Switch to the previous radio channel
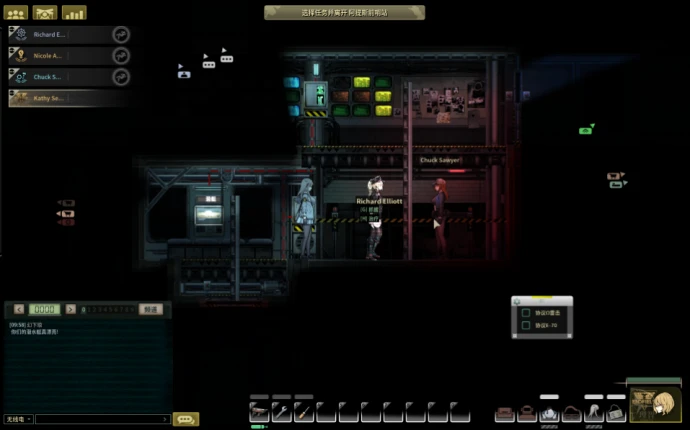 pos(21,310)
